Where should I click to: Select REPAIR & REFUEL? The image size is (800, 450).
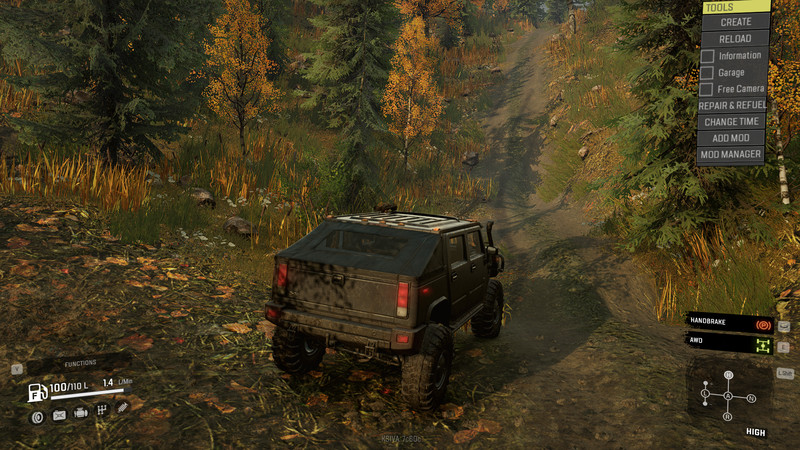(x=732, y=105)
